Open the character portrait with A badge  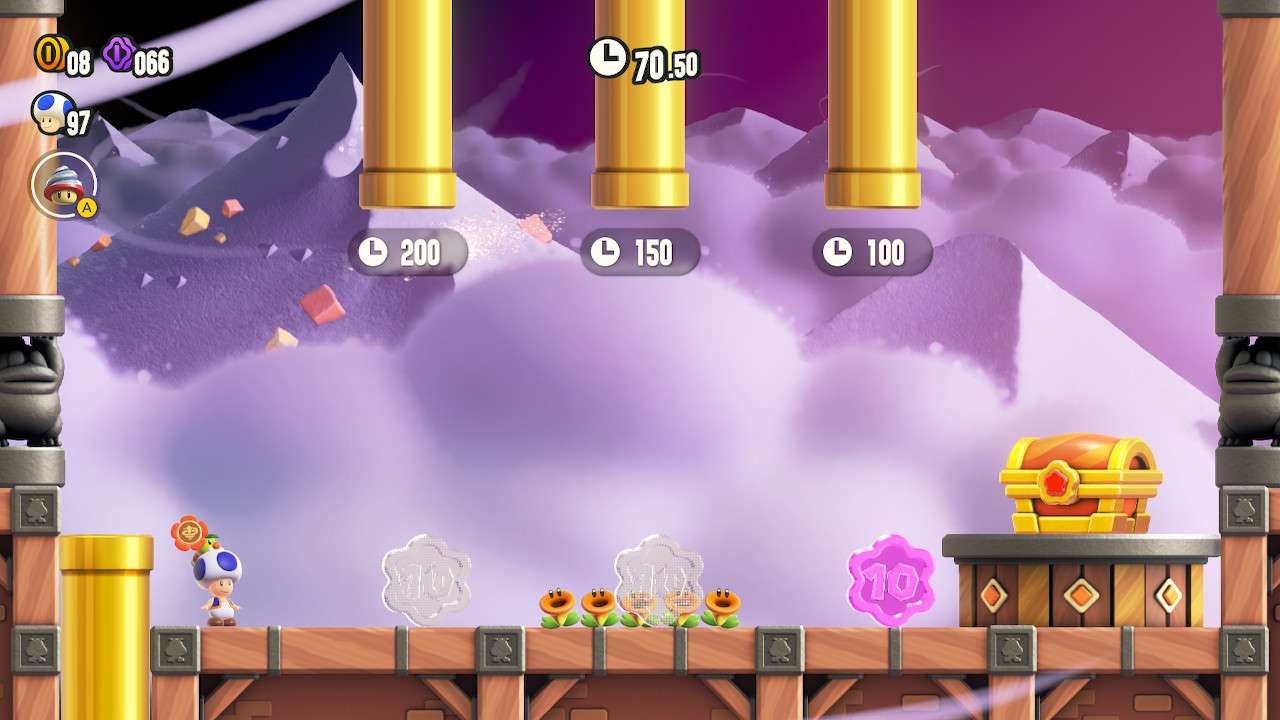[x=62, y=185]
